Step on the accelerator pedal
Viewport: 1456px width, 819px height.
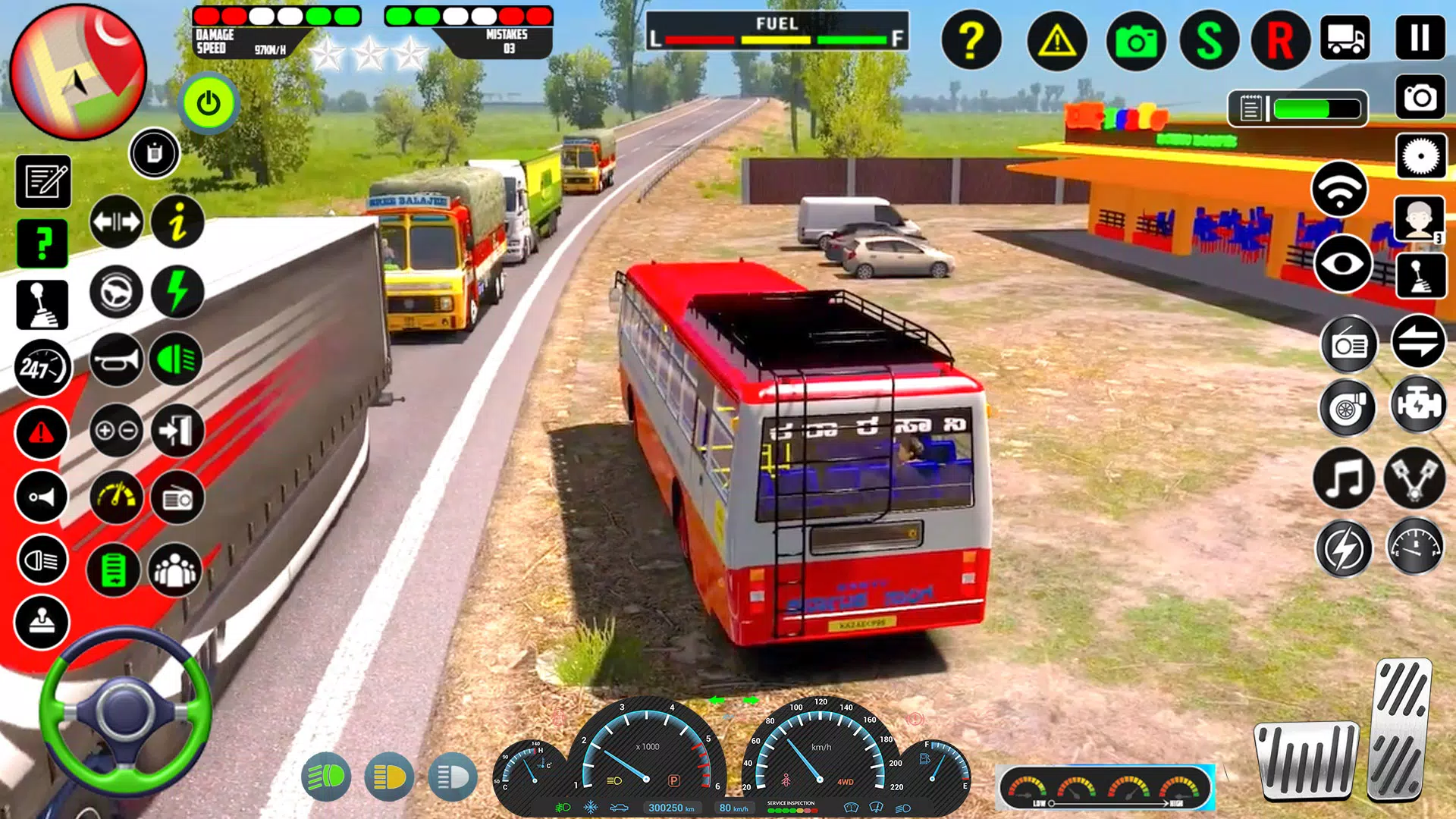tap(1401, 730)
